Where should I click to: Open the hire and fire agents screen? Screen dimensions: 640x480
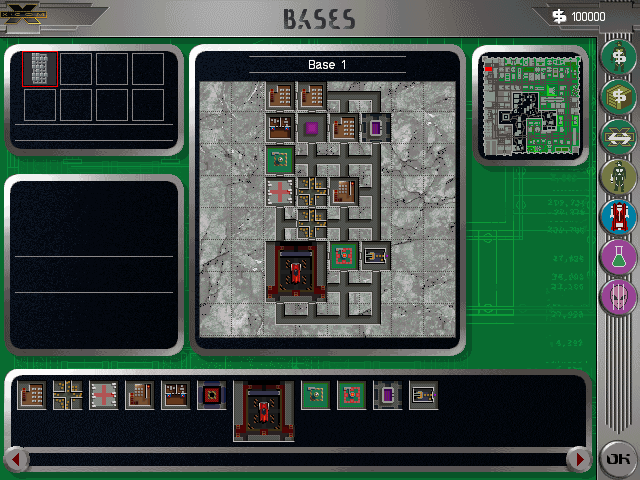click(x=618, y=55)
